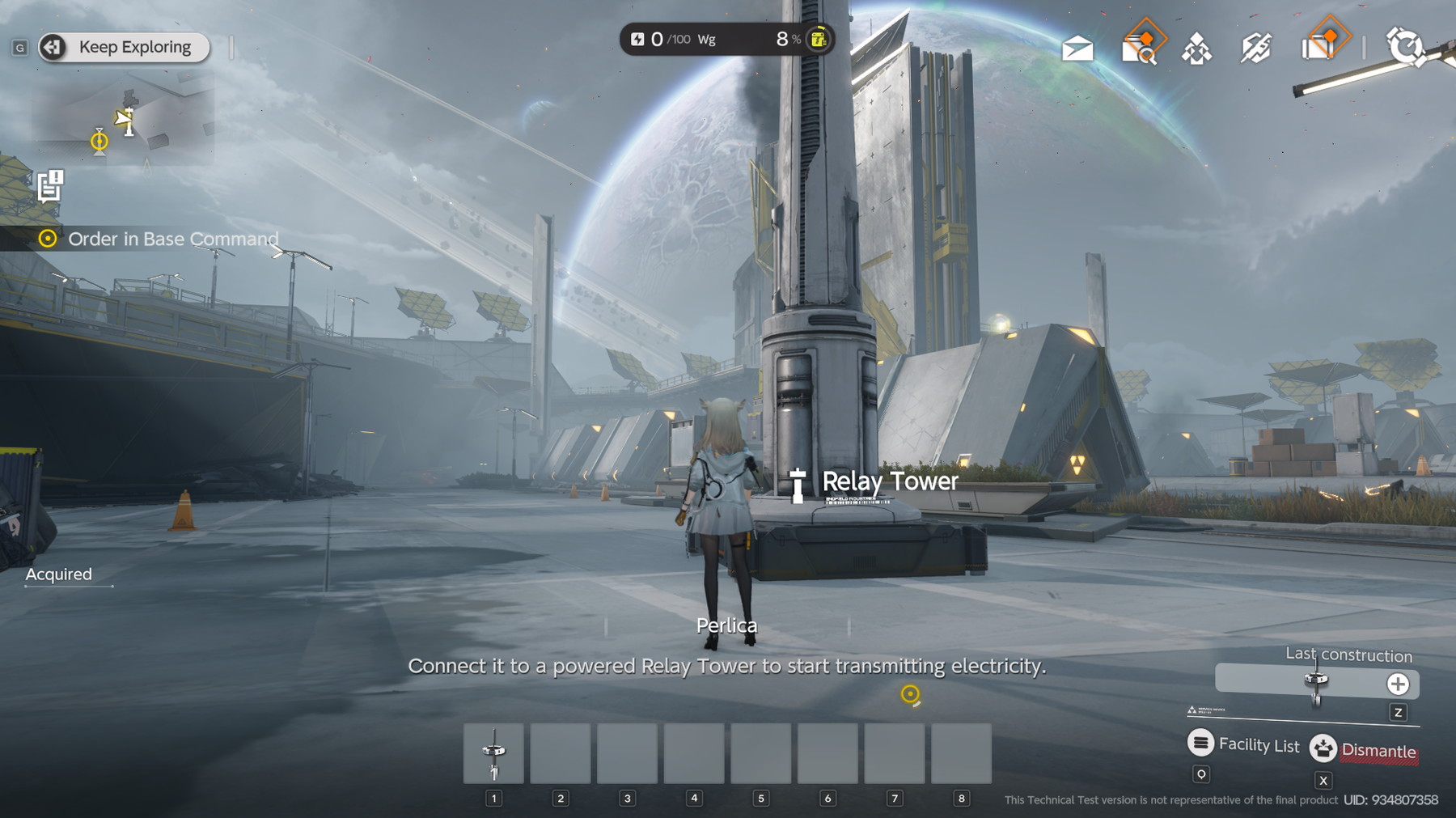Click the battery icon in the power readout
Screen dimensions: 1456x818
(x=819, y=39)
